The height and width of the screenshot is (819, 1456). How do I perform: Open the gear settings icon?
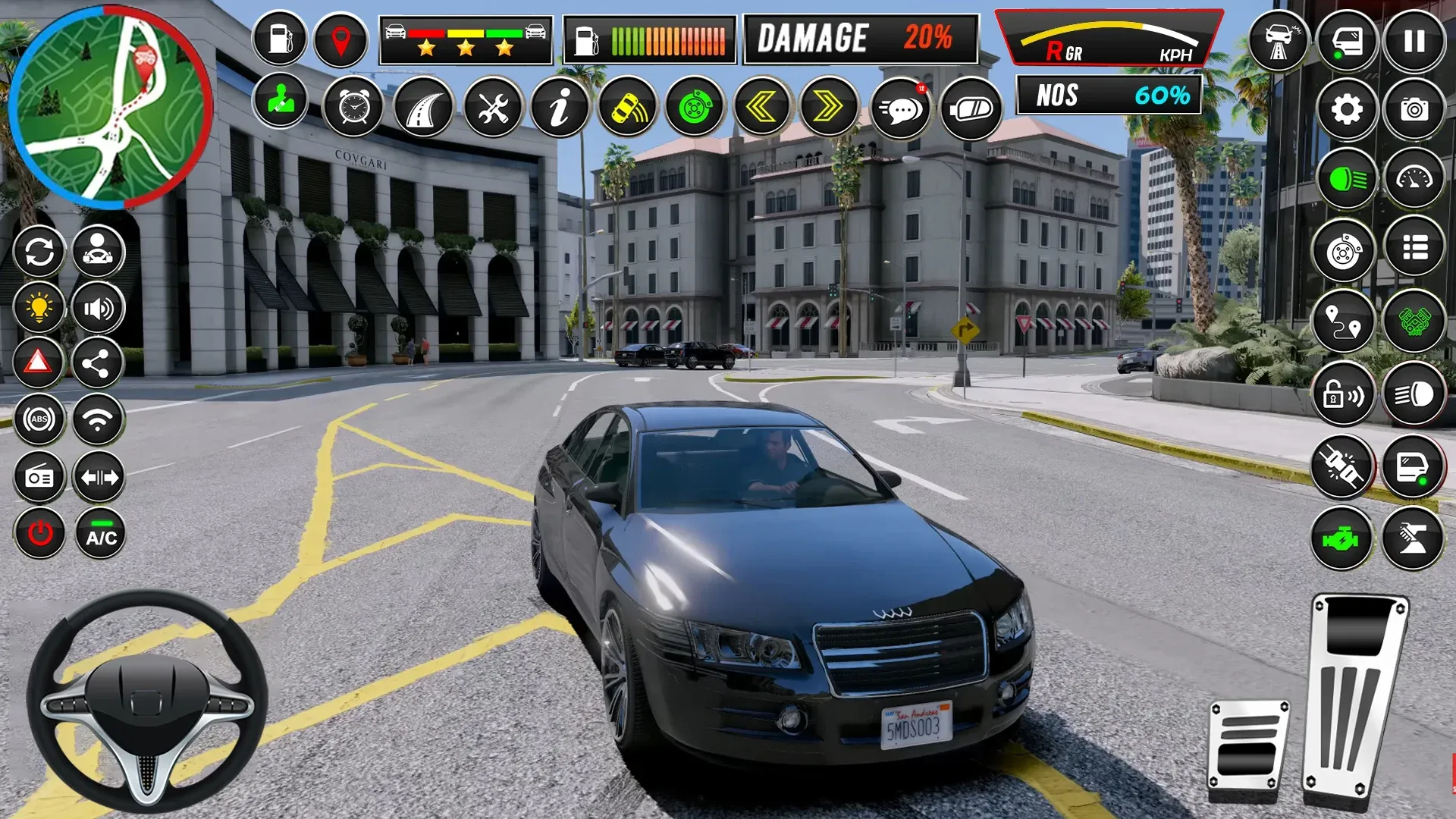[x=1347, y=110]
